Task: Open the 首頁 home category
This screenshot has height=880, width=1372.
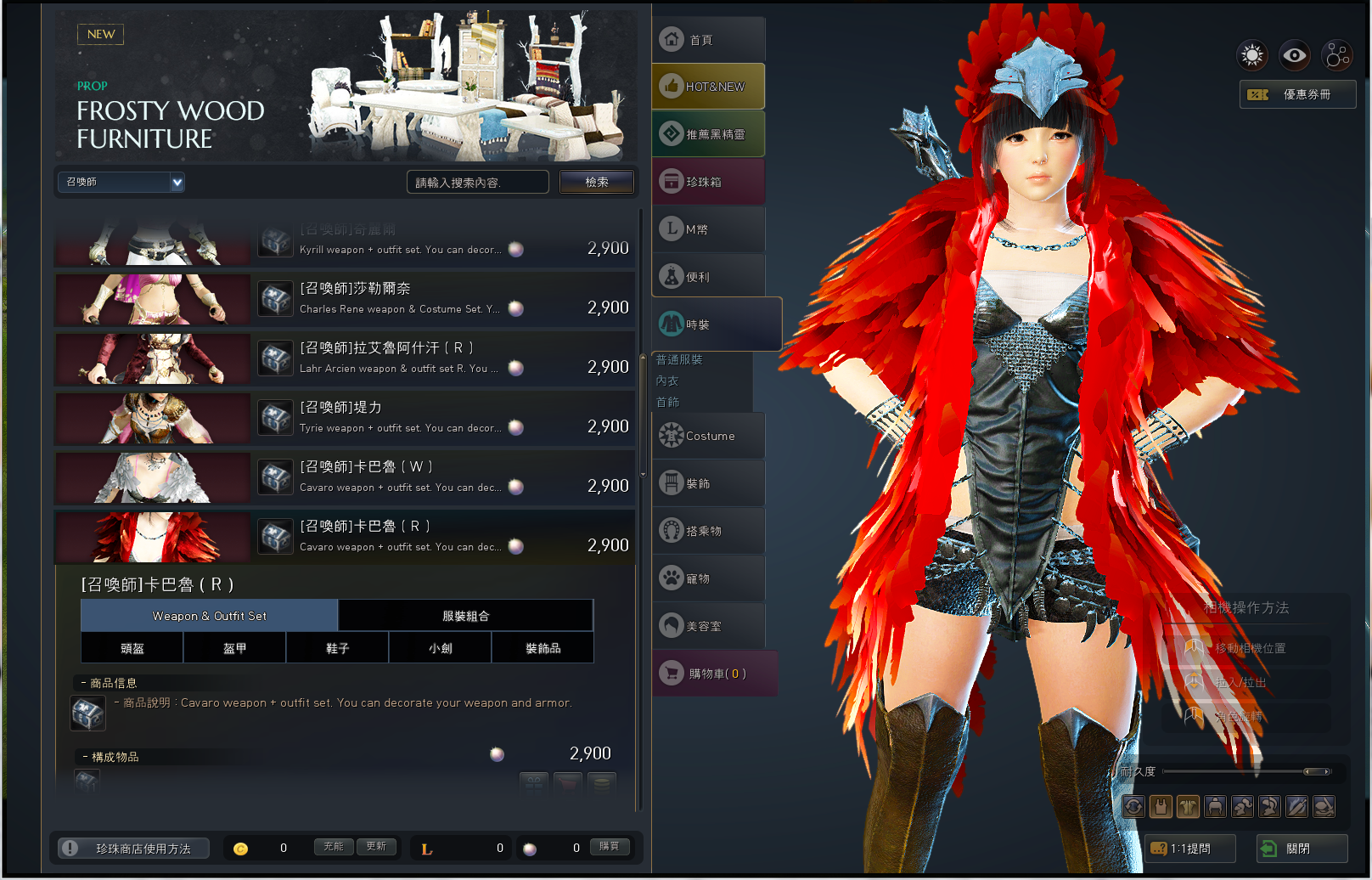Action: tap(708, 40)
